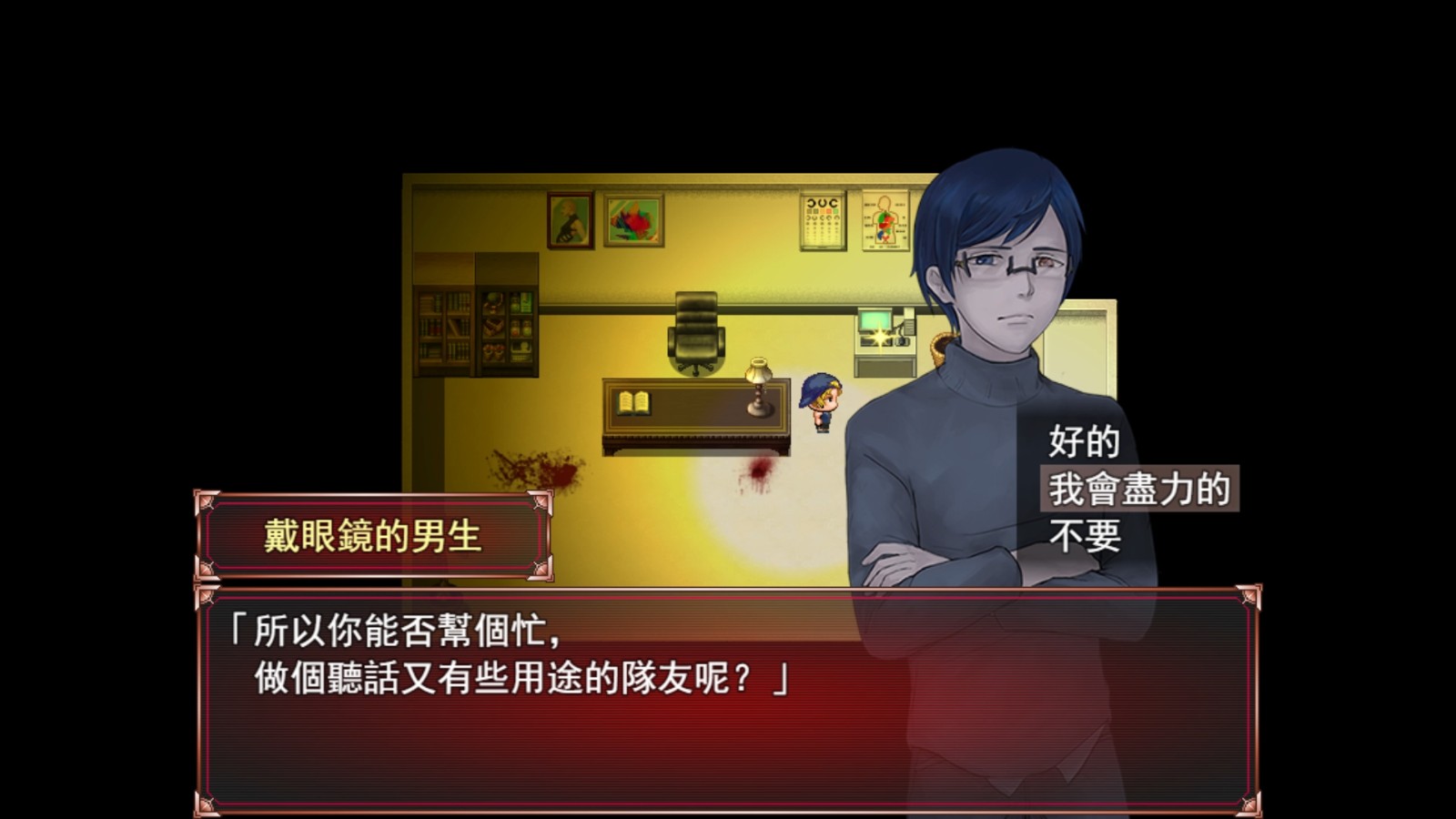Click the computer machine against the wall
The height and width of the screenshot is (819, 1456).
coord(876,328)
